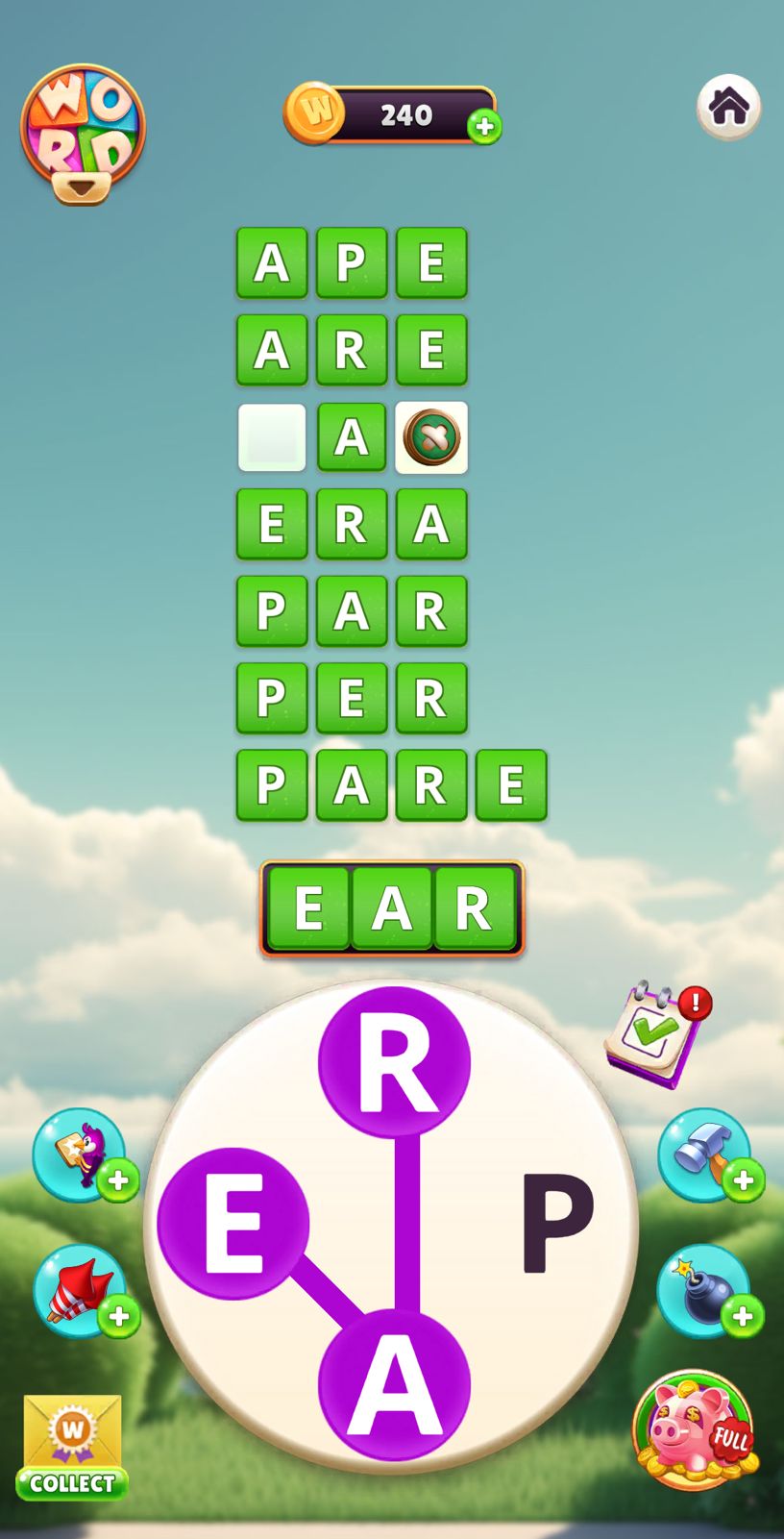
Task: Tap the letter A on the wheel
Action: pos(394,1384)
